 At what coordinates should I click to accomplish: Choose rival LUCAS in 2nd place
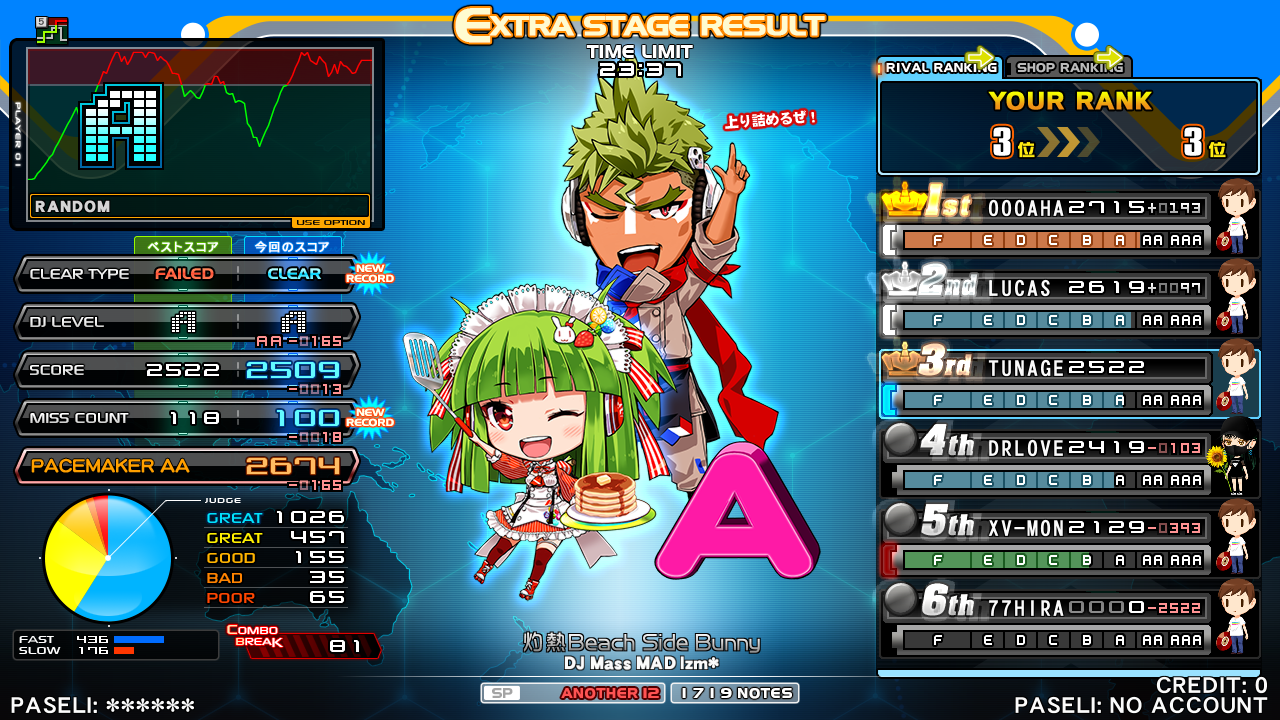click(x=1068, y=303)
